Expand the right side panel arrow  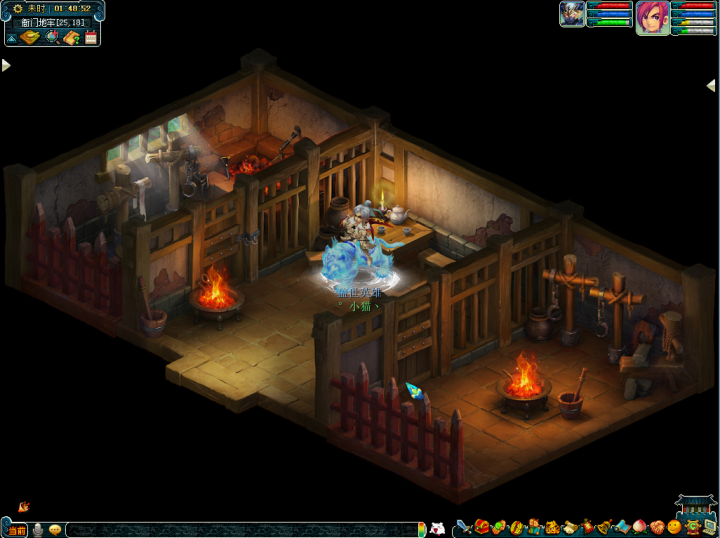[711, 86]
